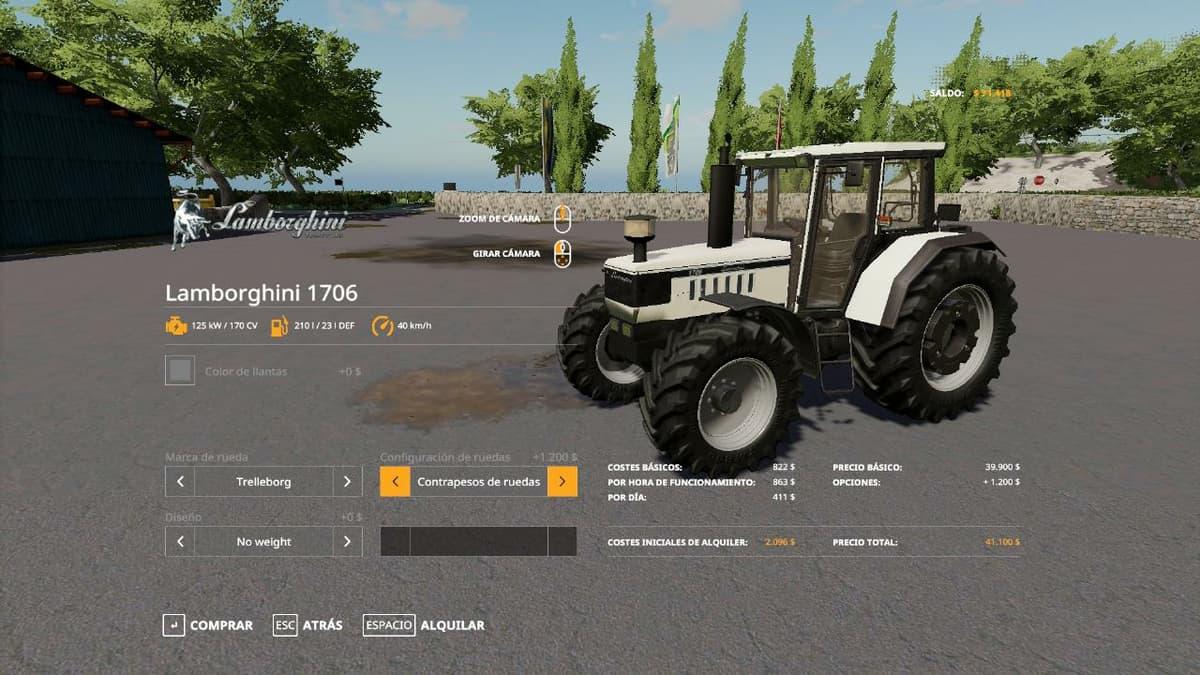The image size is (1200, 675).
Task: Choose next Diseño option after No weight
Action: (x=347, y=541)
